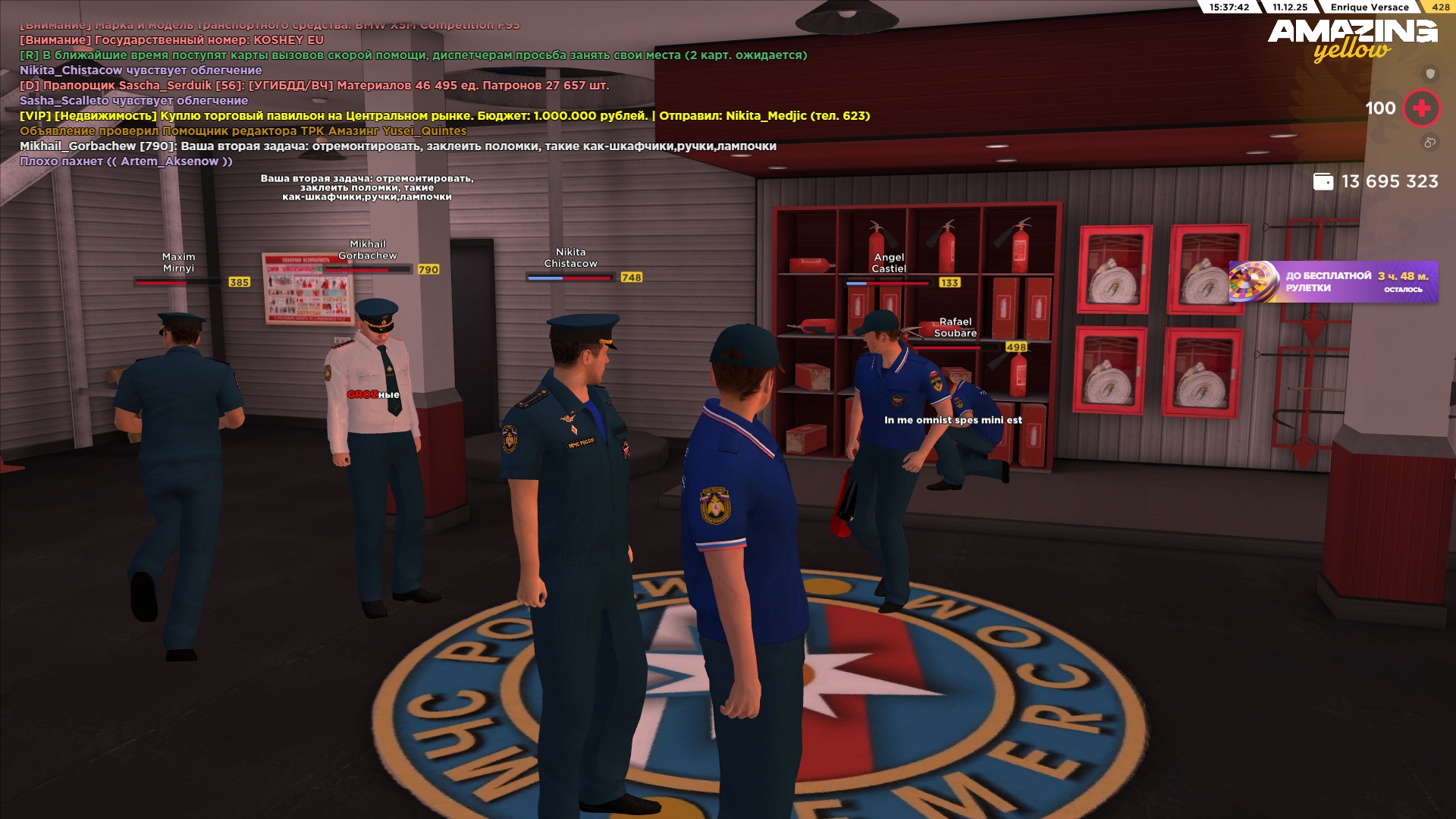Select the VIP real estate ad chat line
The image size is (1456, 819).
(444, 116)
